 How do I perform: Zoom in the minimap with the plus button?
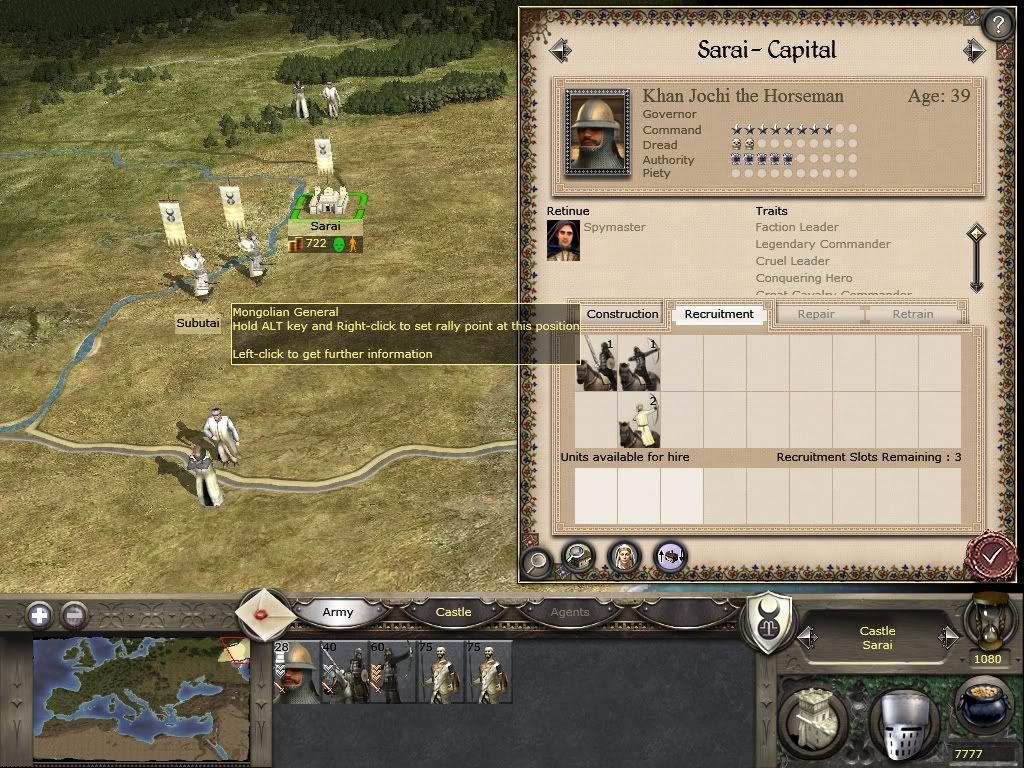39,615
